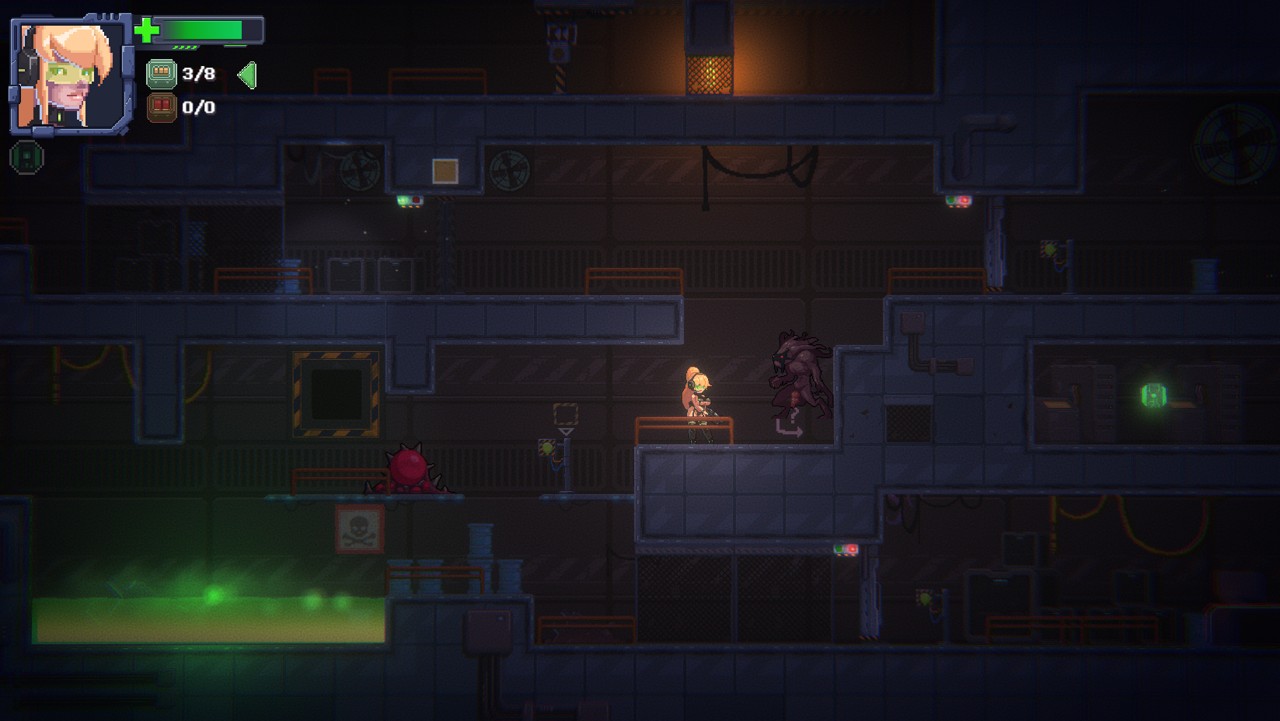Screen dimensions: 1280x721
Task: Click the blonde character portrait
Action: pos(70,75)
